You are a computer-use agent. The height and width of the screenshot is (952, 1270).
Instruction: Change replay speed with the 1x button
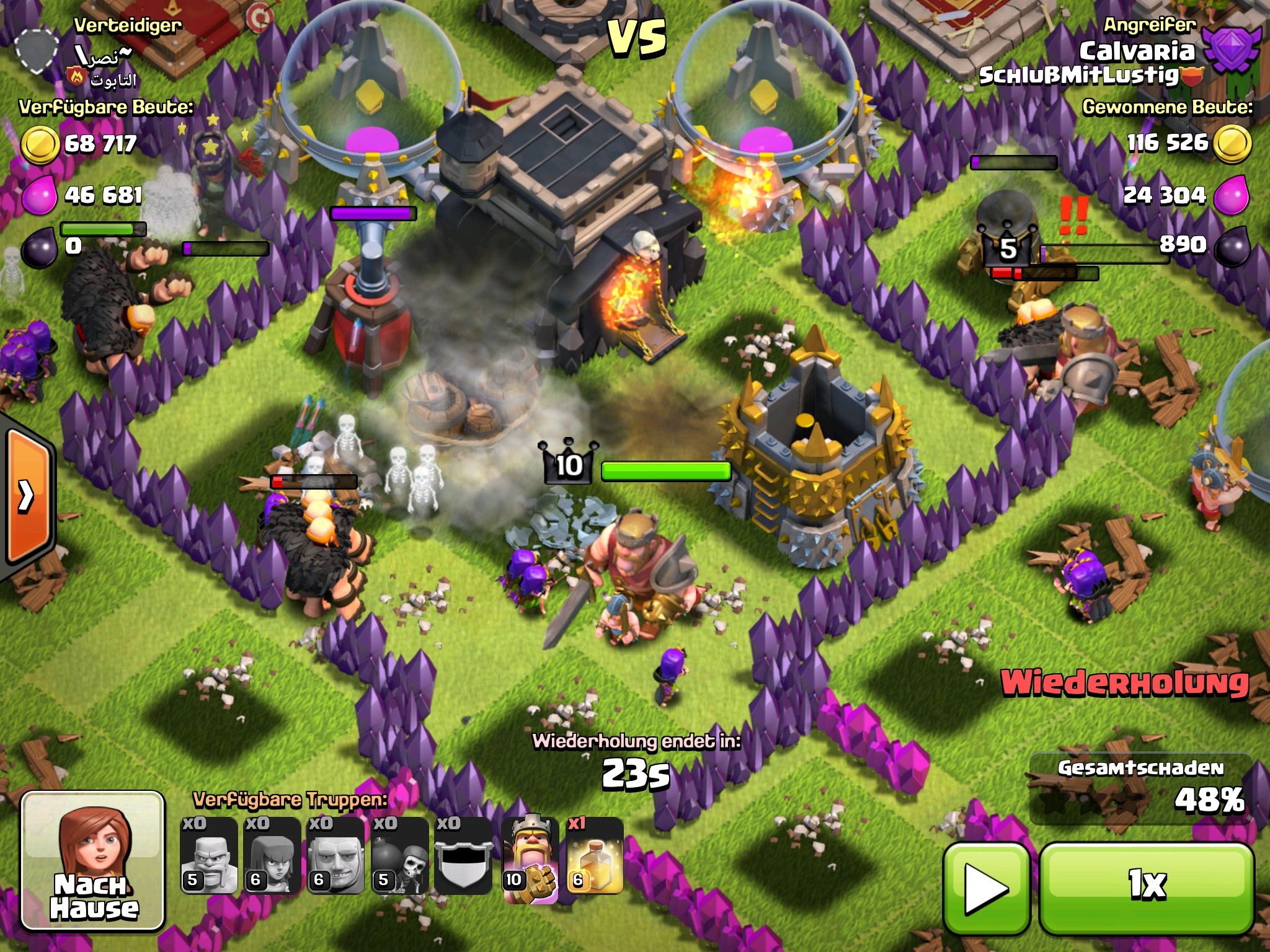point(1147,886)
